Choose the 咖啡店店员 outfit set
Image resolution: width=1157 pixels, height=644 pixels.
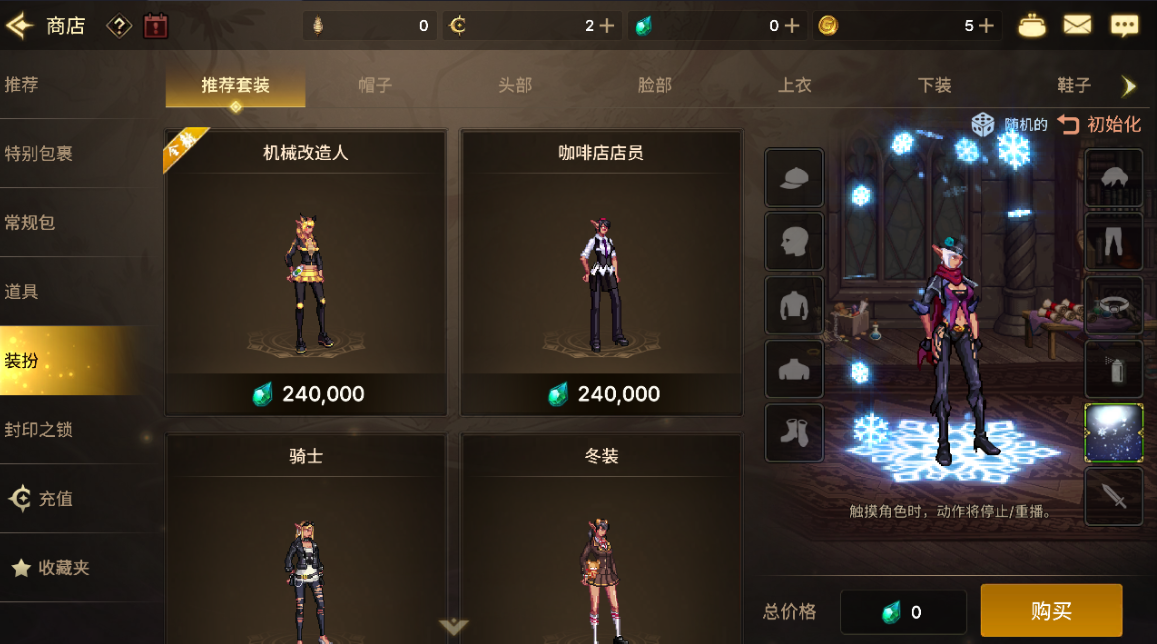click(x=600, y=272)
